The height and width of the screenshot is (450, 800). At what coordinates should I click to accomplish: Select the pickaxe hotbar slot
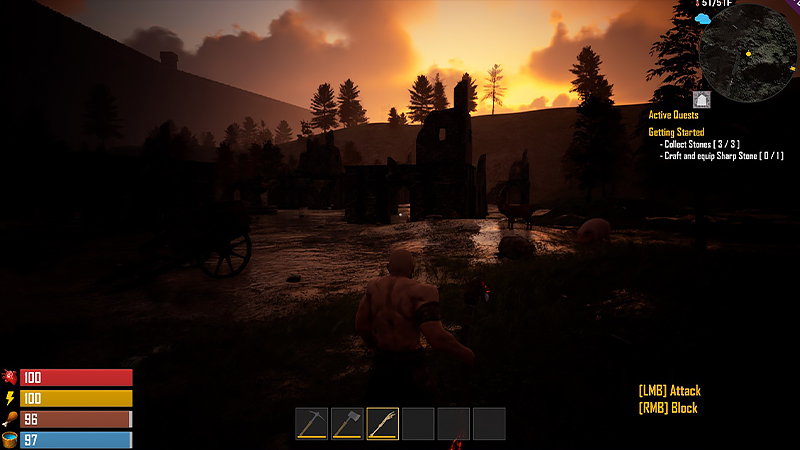click(311, 424)
